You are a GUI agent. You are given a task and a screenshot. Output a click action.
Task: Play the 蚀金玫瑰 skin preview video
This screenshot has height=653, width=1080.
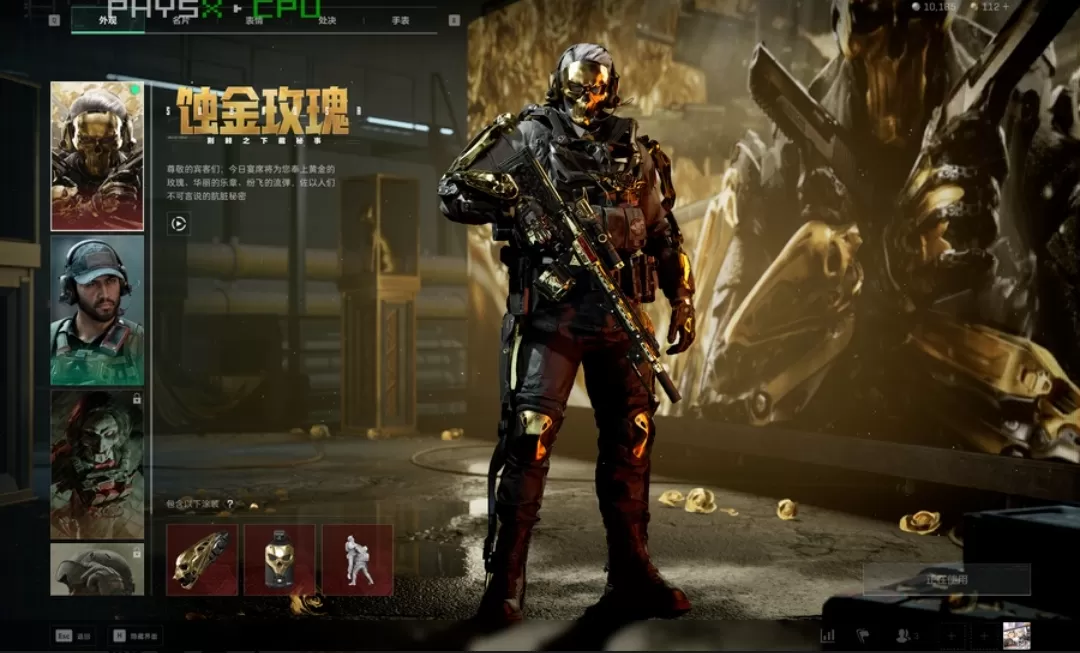point(178,224)
